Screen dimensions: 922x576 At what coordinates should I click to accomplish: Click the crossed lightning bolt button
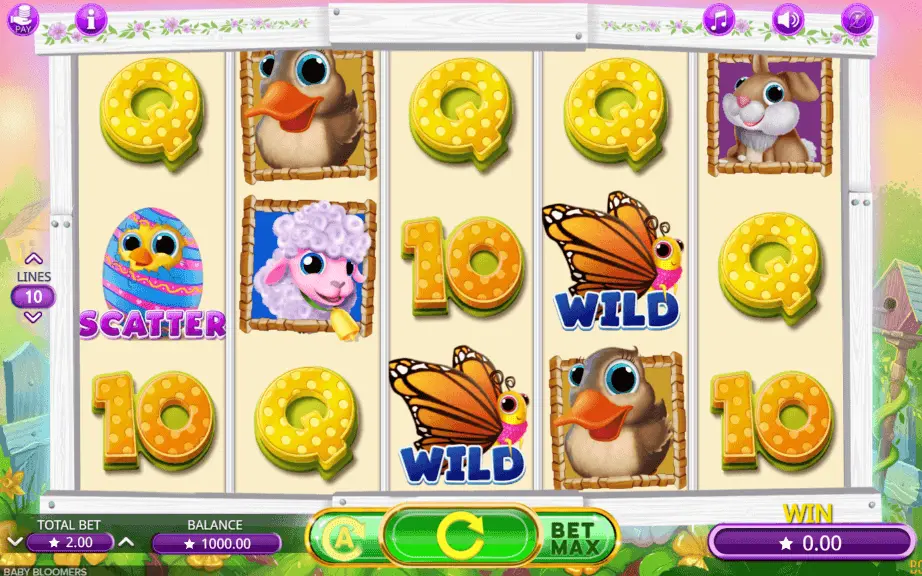coord(857,18)
